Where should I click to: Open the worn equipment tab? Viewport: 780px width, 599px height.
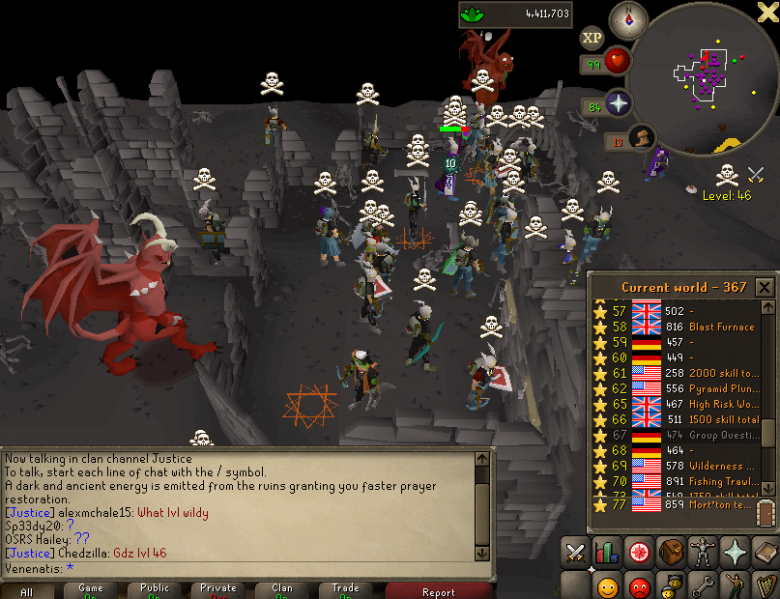tap(703, 552)
